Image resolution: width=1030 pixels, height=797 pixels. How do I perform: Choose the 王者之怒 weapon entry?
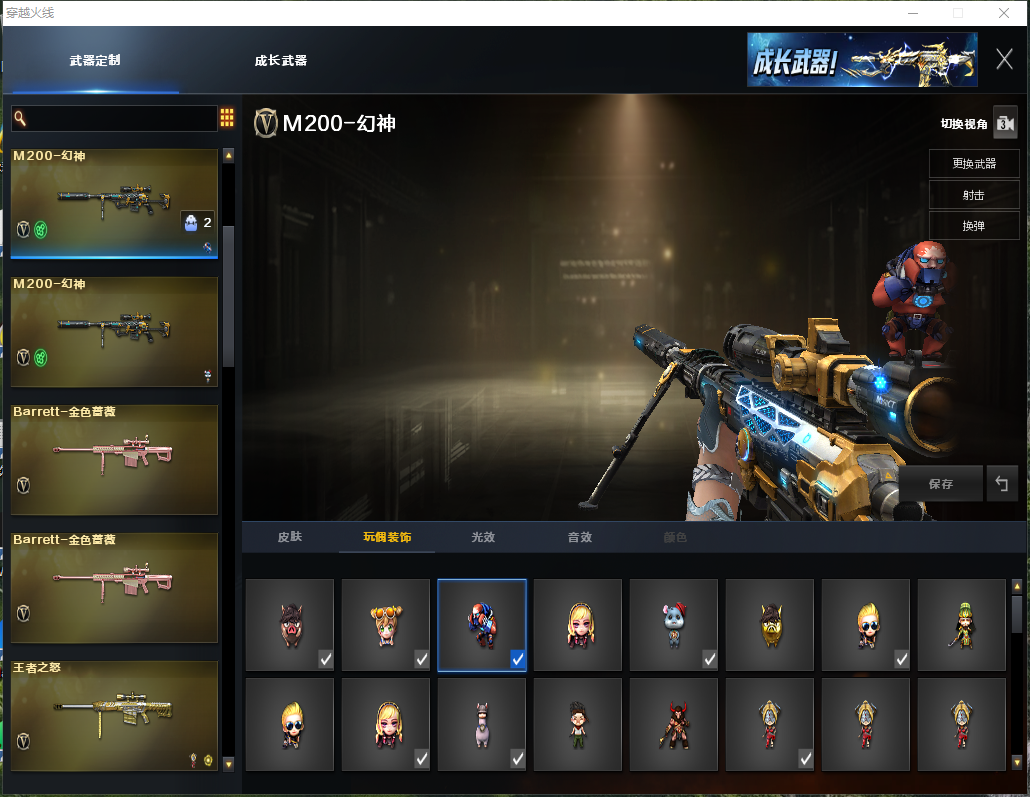point(114,715)
